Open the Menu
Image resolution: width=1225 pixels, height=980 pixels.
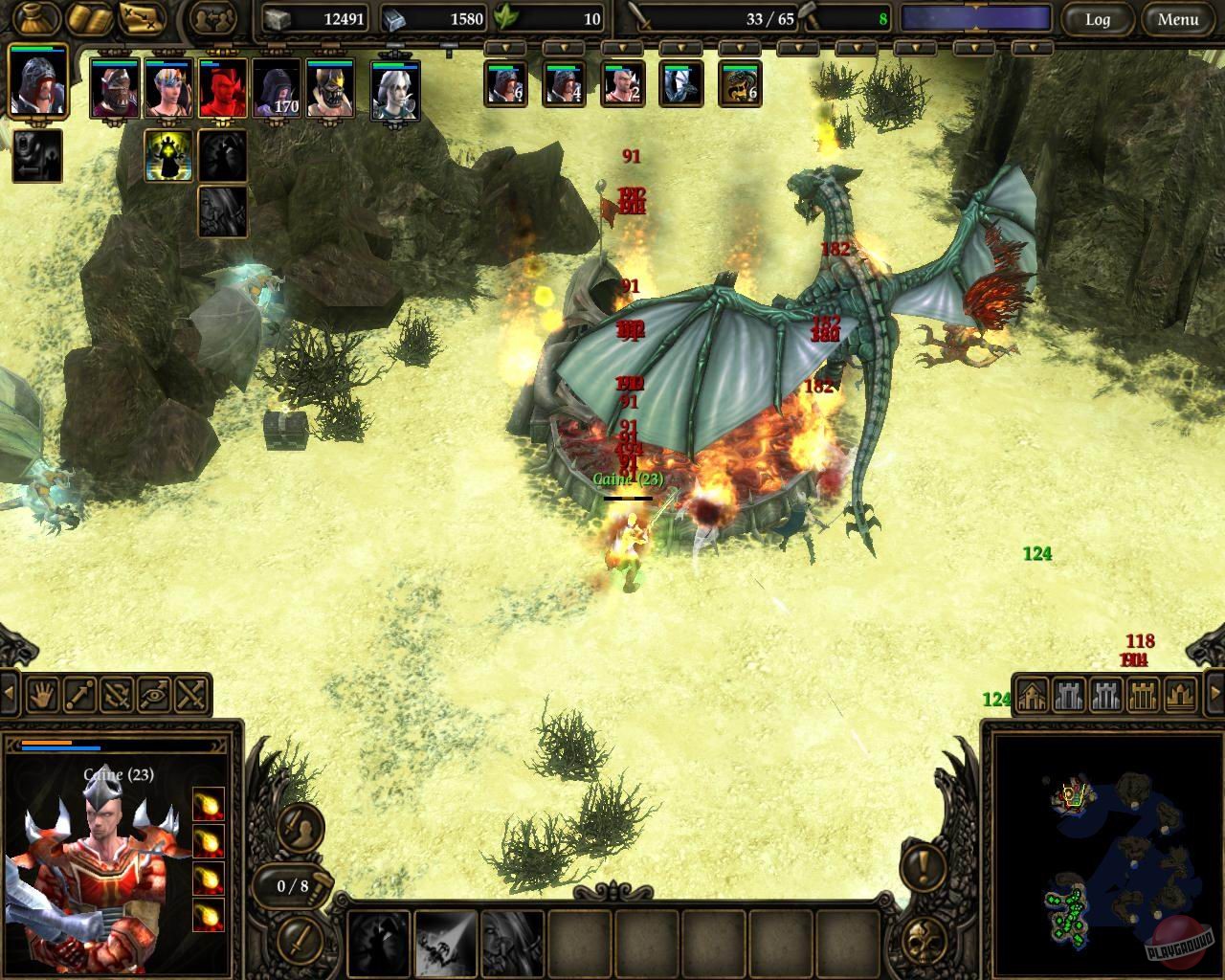[x=1177, y=18]
